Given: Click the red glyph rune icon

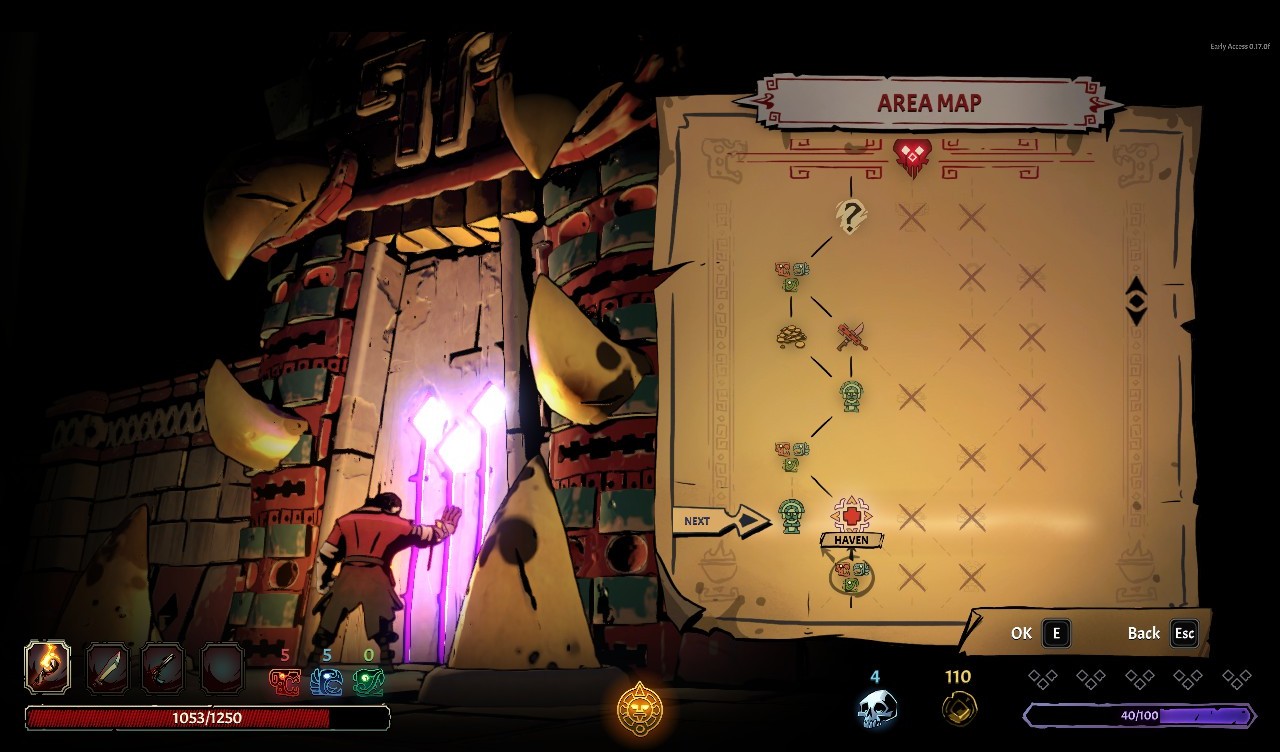Looking at the screenshot, I should [285, 682].
